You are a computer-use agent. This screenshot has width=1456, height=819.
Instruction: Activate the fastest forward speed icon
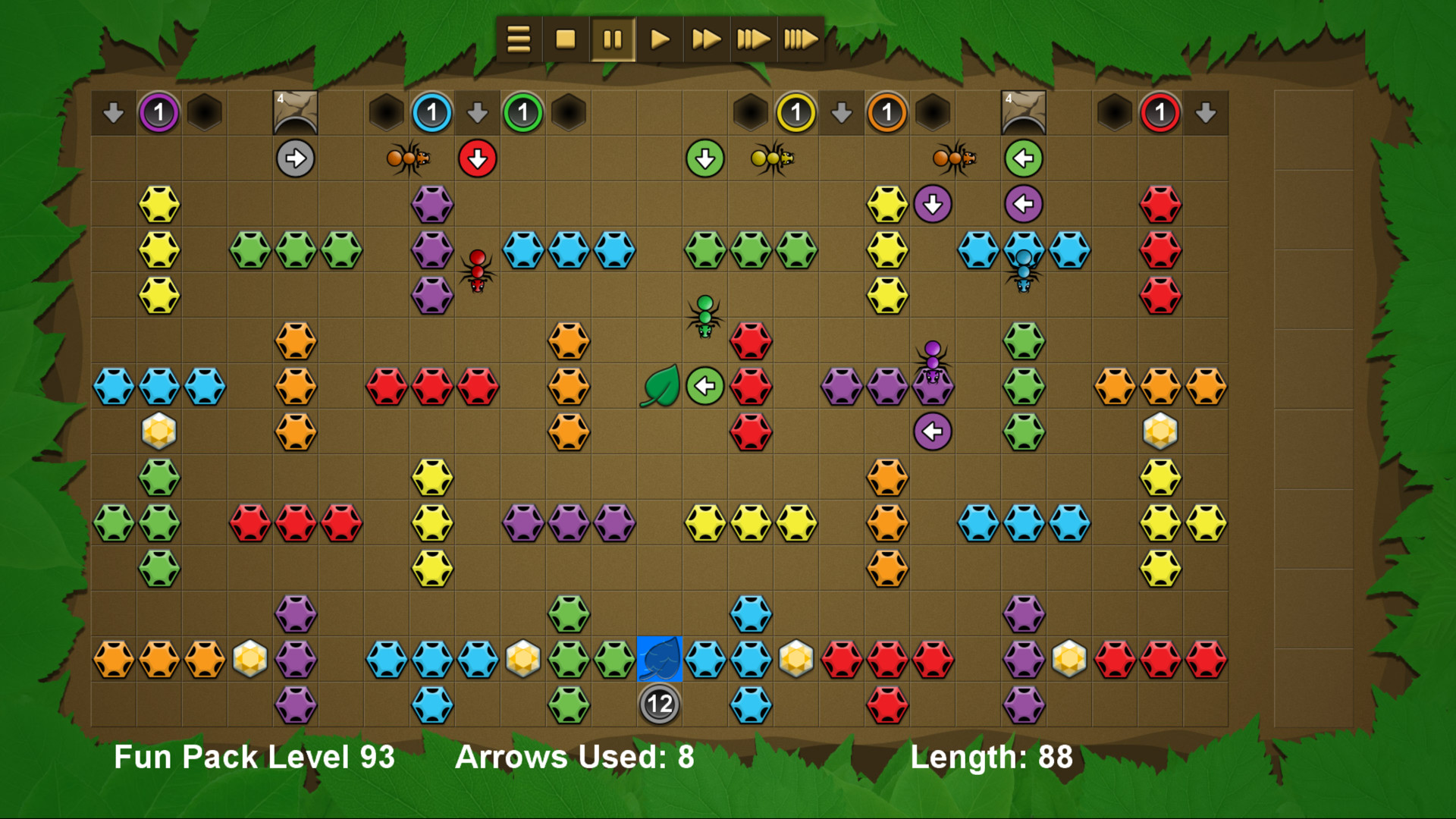(x=800, y=39)
